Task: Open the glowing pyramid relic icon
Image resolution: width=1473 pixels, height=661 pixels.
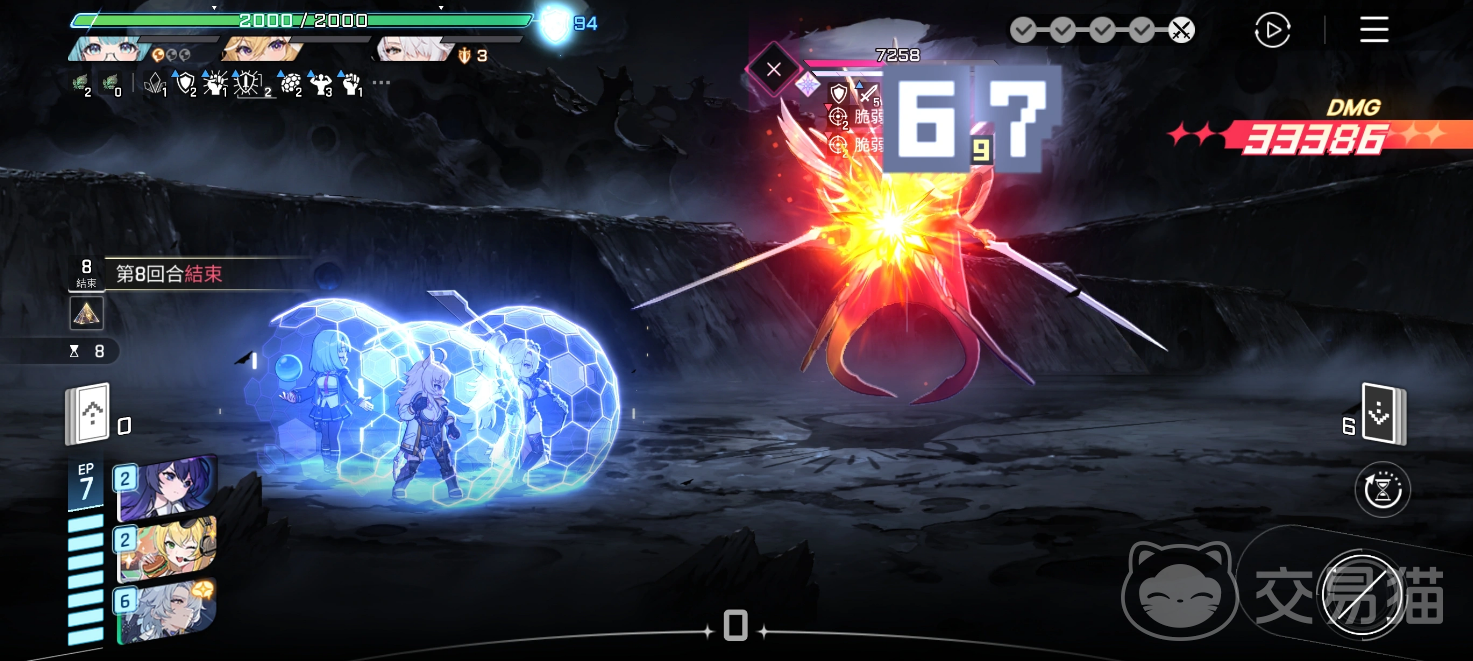Action: [x=87, y=313]
